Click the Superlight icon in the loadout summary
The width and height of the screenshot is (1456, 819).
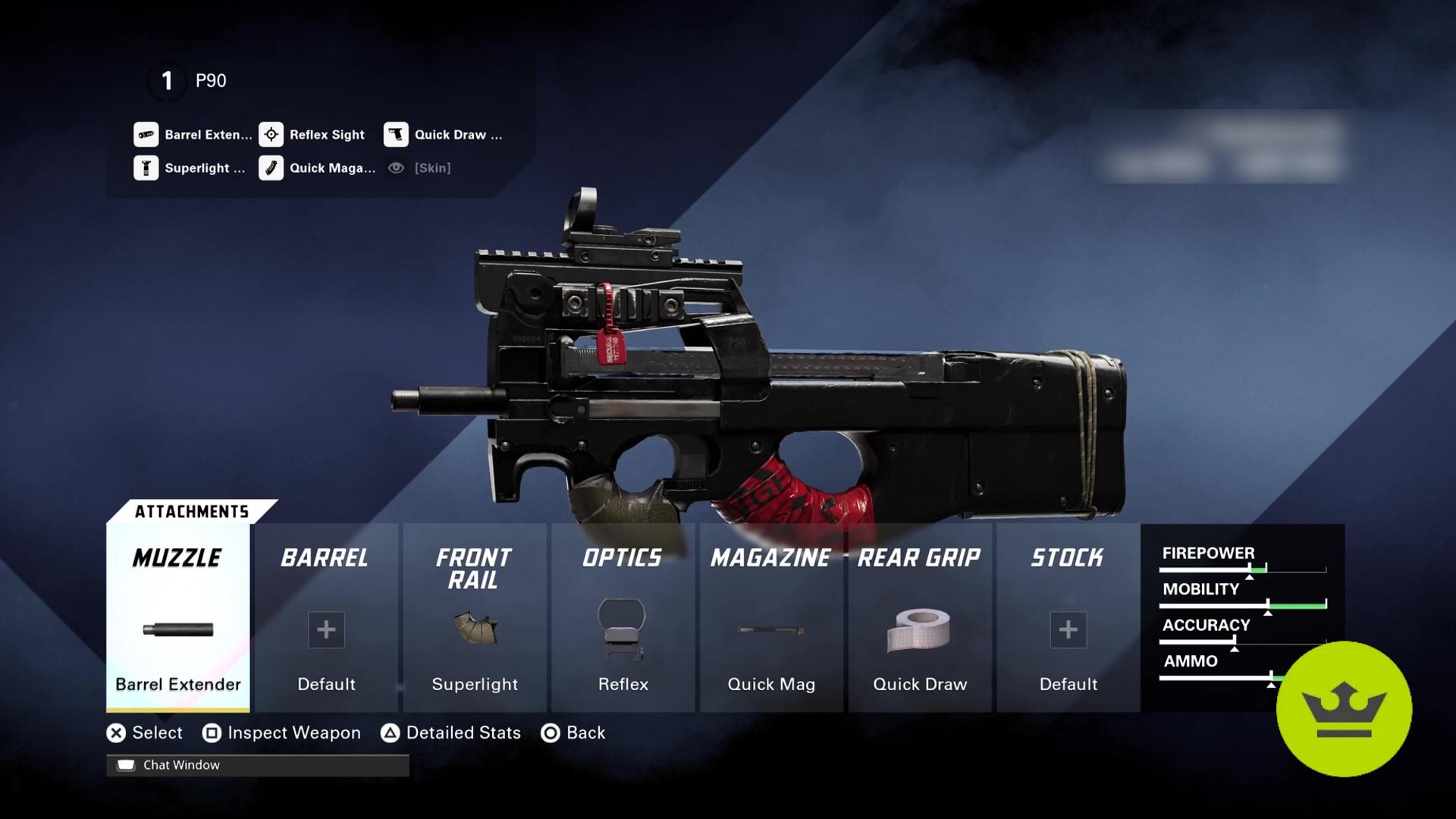pos(144,168)
